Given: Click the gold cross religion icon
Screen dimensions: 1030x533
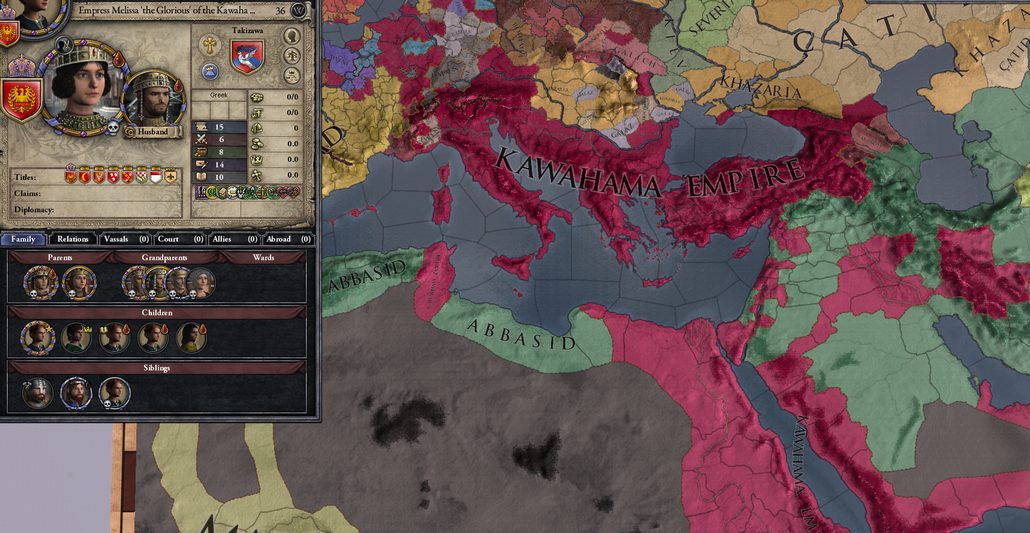Looking at the screenshot, I should (x=211, y=44).
